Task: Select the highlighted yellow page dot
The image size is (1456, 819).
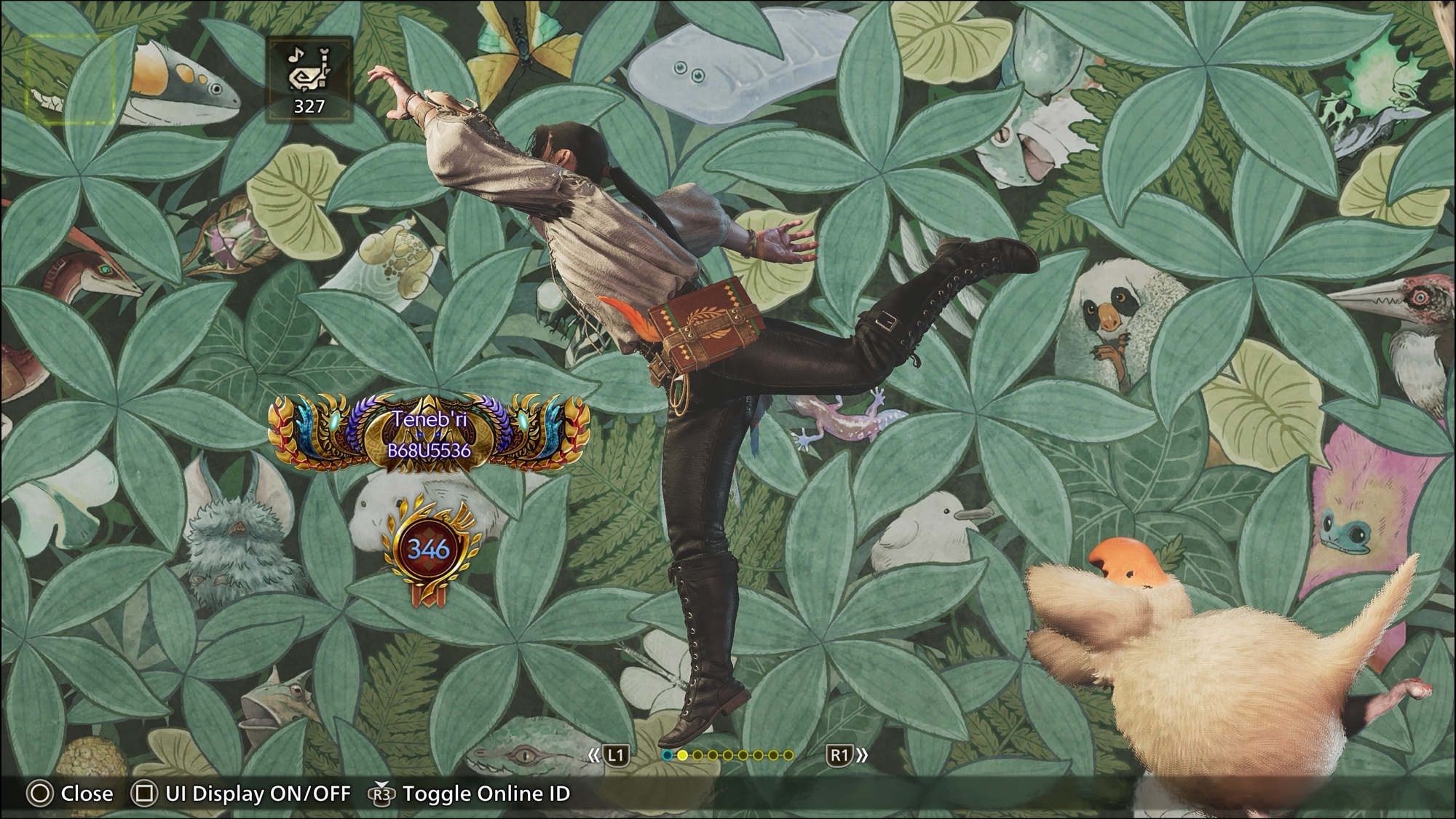Action: [x=682, y=756]
